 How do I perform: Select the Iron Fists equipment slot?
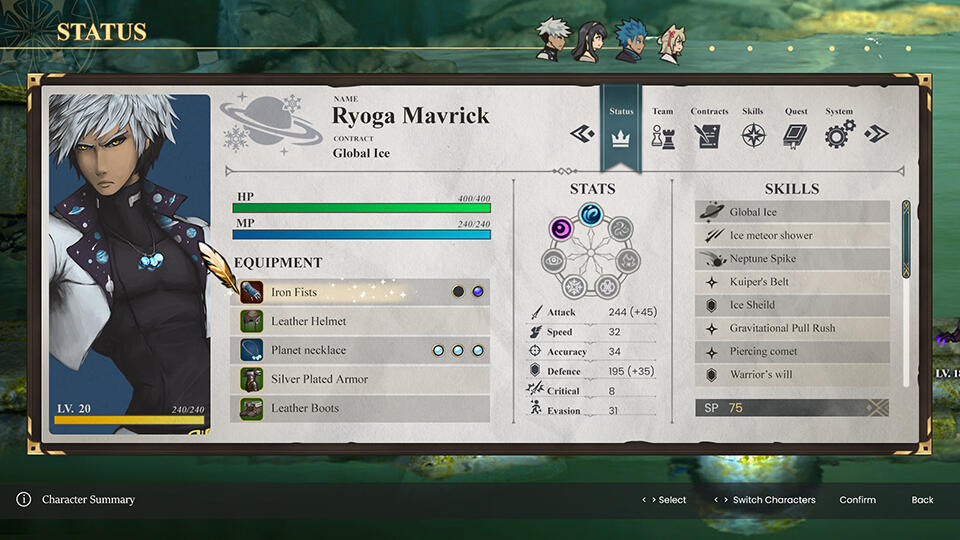coord(360,292)
